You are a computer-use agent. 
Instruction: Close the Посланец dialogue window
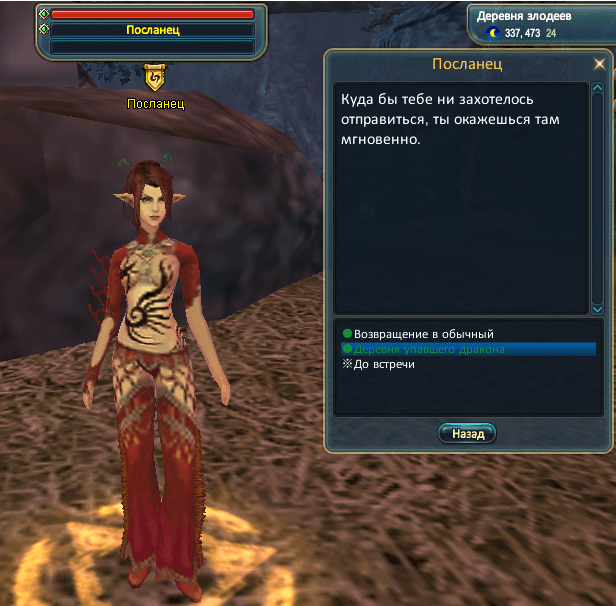pyautogui.click(x=599, y=65)
